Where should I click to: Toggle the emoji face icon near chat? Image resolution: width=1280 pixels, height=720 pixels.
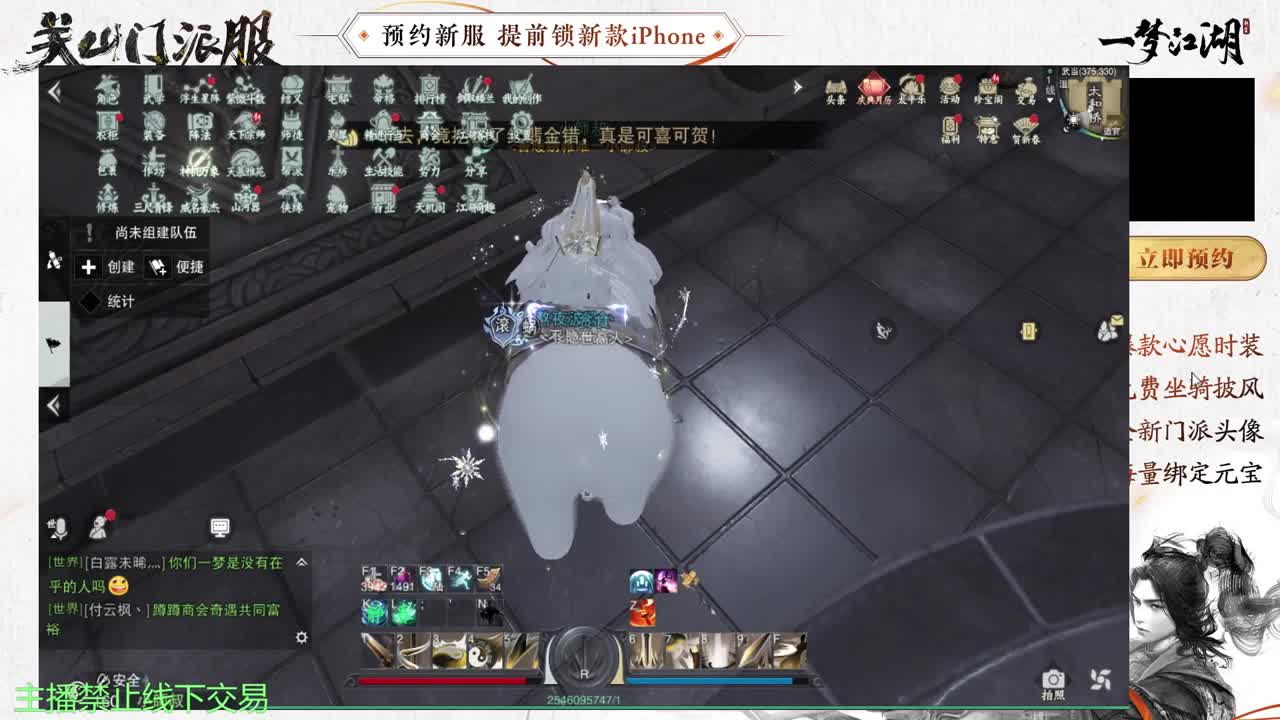[99, 528]
